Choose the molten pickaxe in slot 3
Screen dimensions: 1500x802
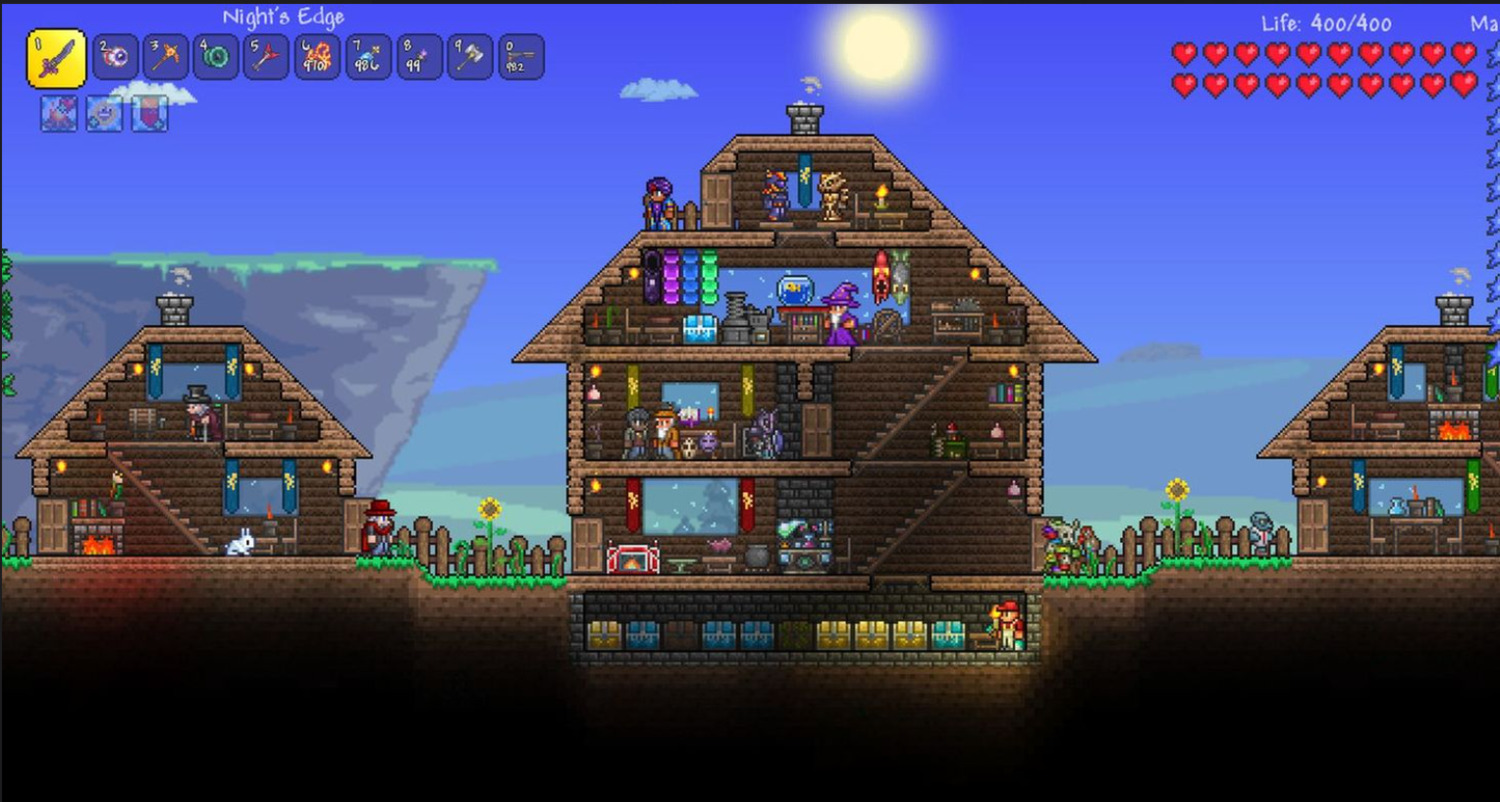click(x=166, y=58)
